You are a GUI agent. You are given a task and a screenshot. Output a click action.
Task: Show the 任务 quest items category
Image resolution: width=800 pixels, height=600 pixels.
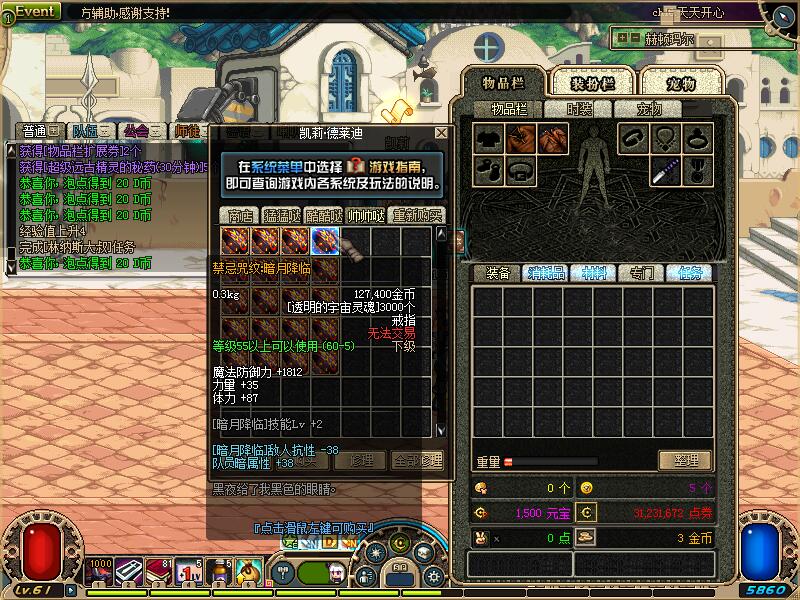tap(689, 273)
